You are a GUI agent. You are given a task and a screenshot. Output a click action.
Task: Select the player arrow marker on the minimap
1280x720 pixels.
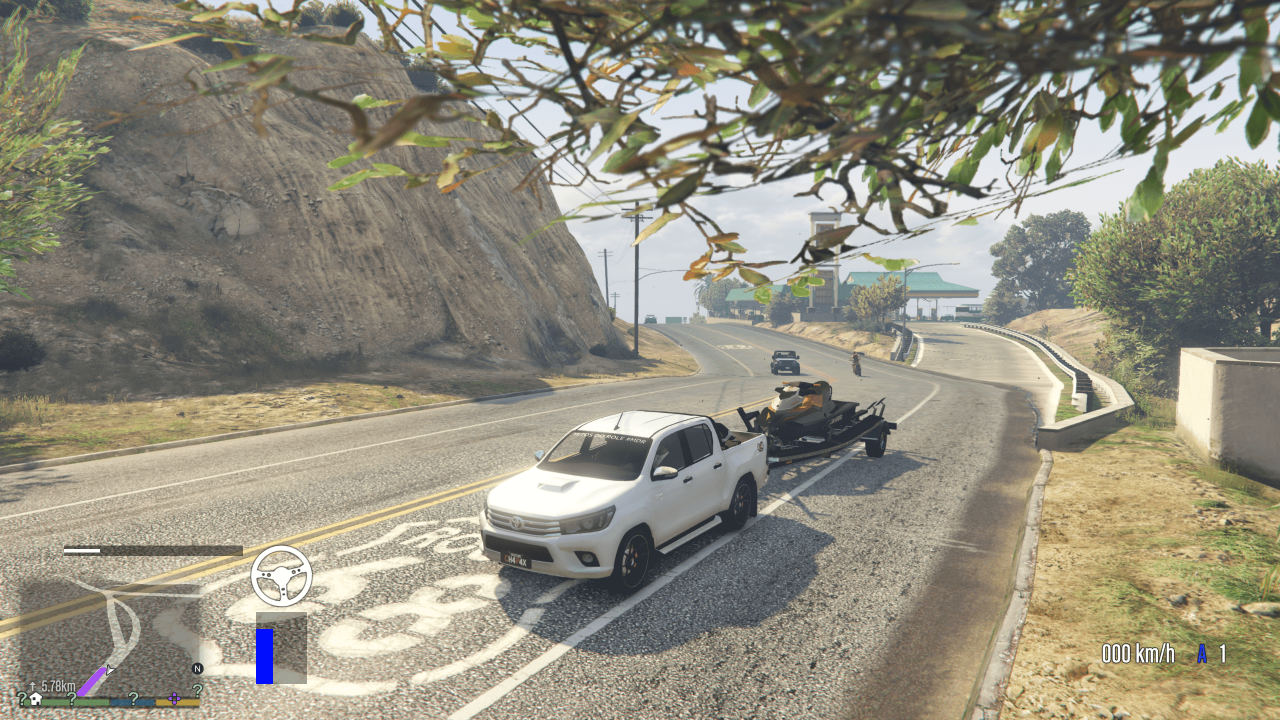(x=109, y=670)
